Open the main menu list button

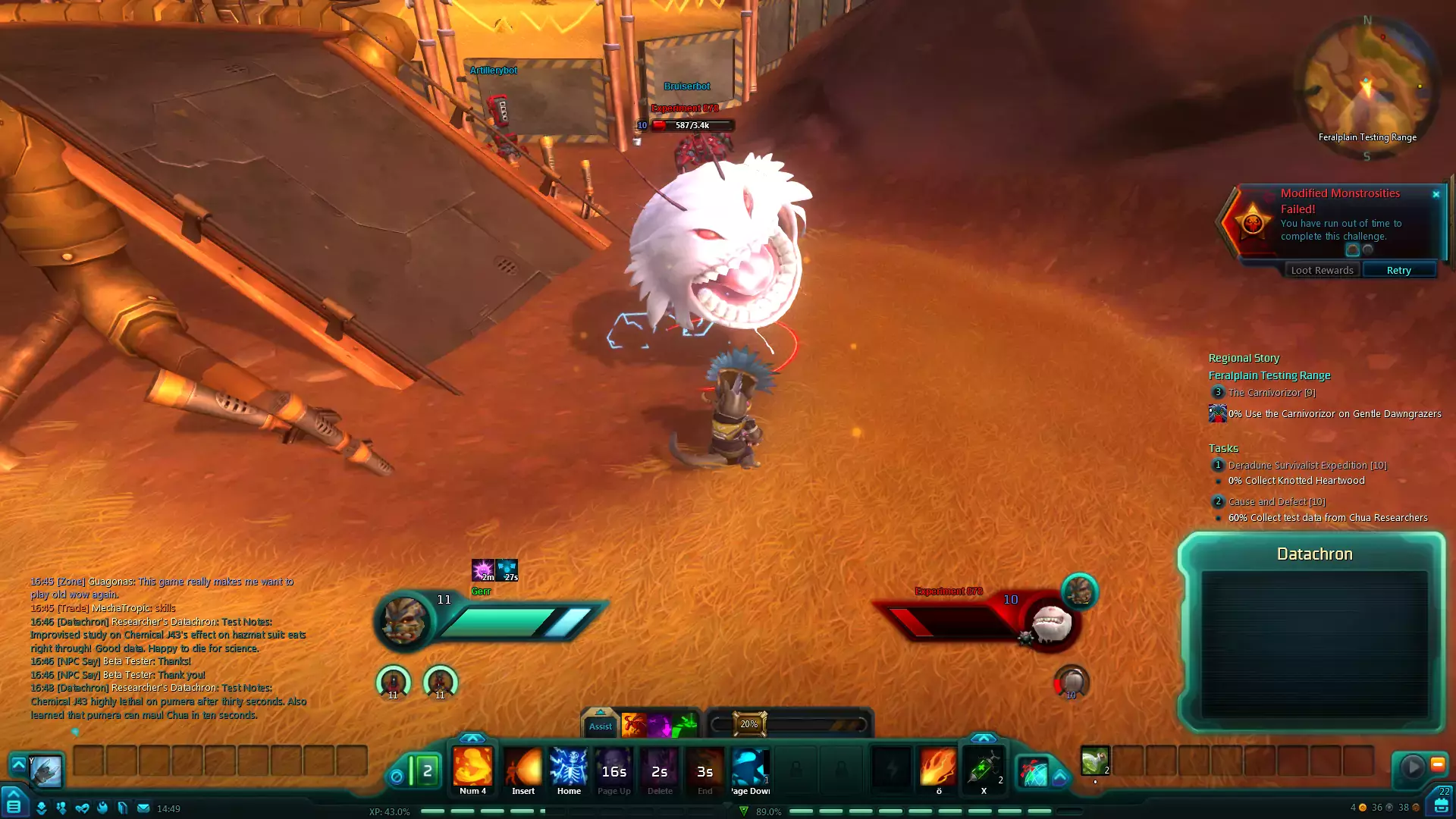click(x=14, y=806)
